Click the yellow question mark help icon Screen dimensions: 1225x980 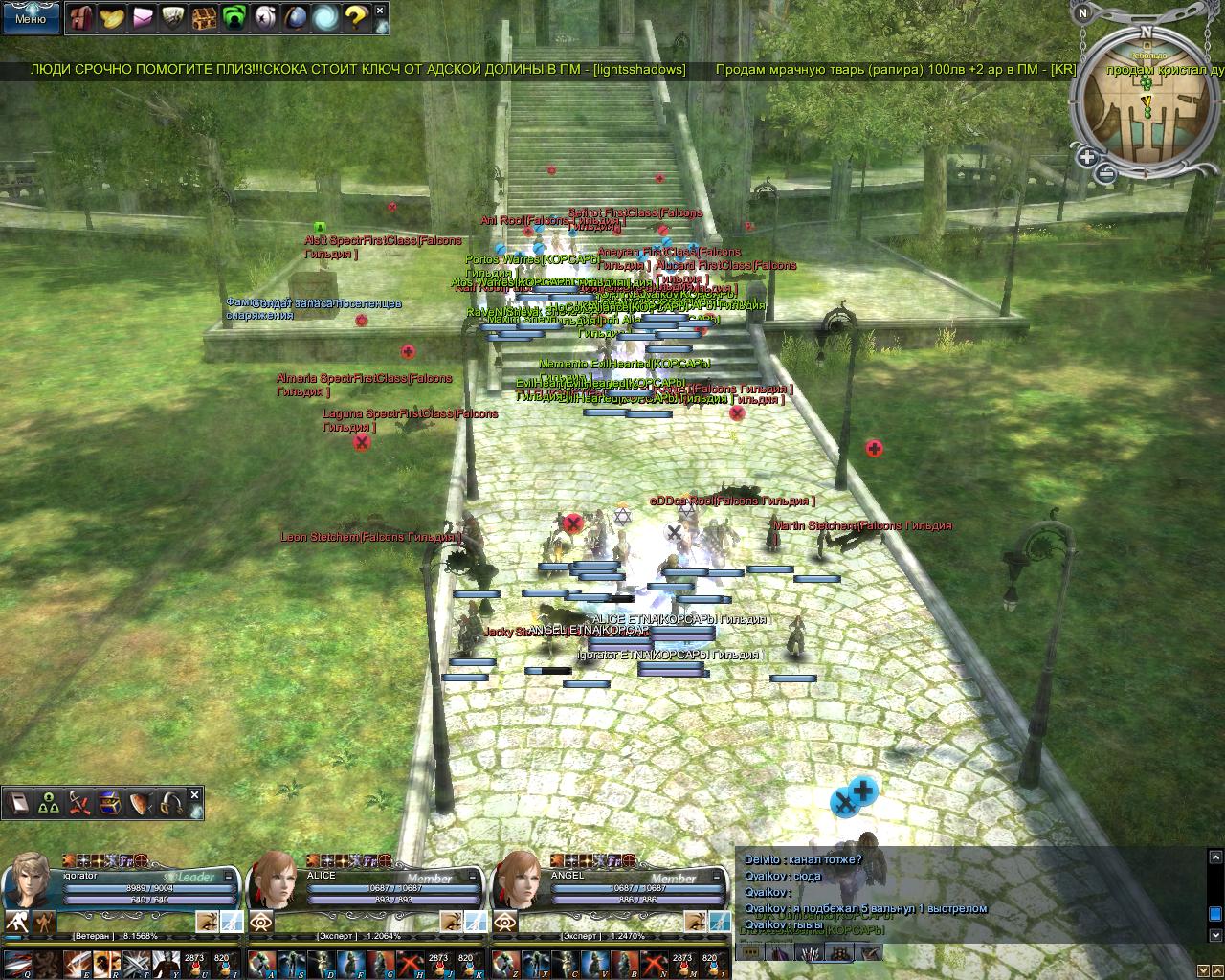click(x=355, y=17)
